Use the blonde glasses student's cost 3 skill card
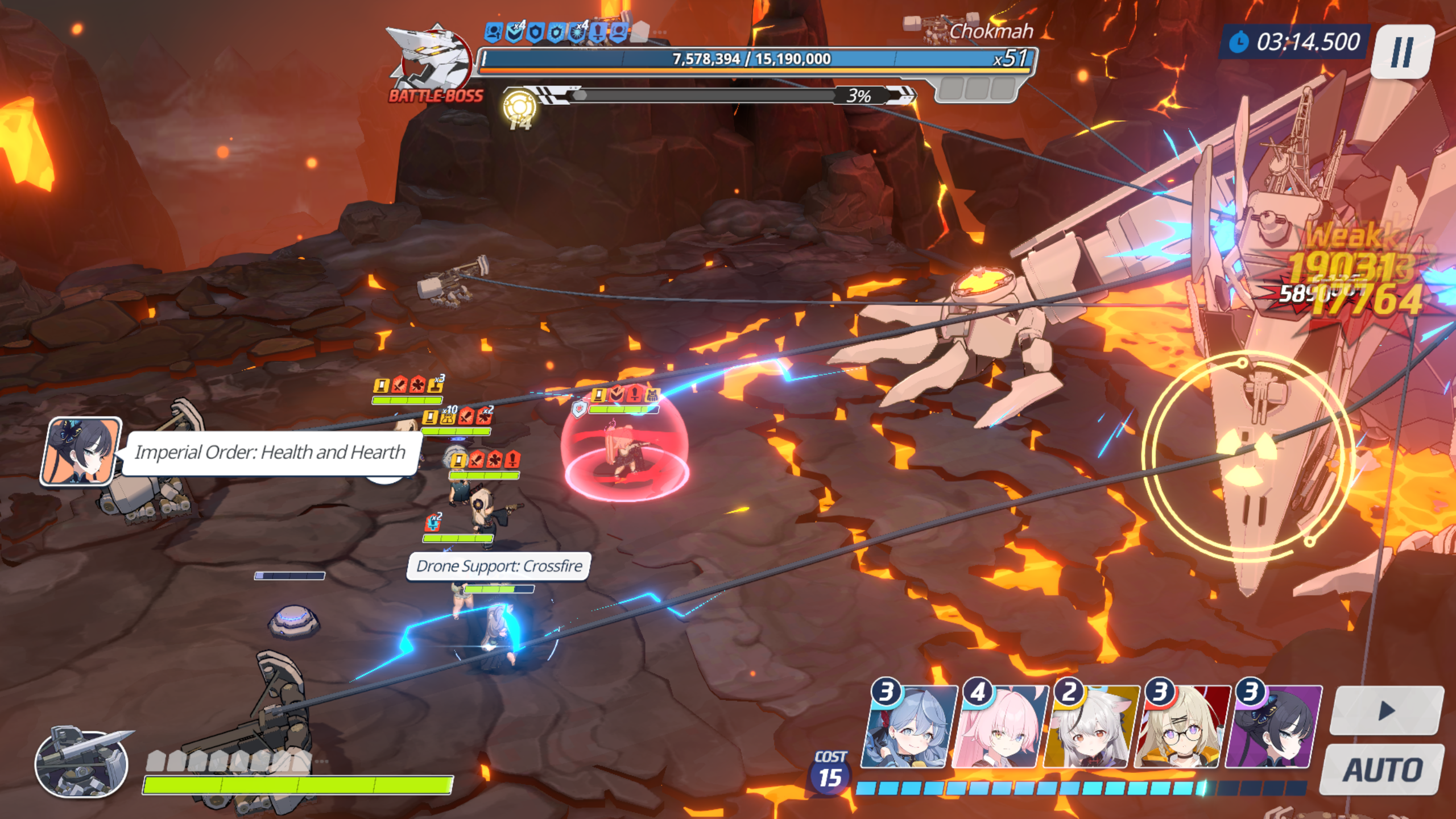This screenshot has width=1456, height=819. click(x=1181, y=728)
